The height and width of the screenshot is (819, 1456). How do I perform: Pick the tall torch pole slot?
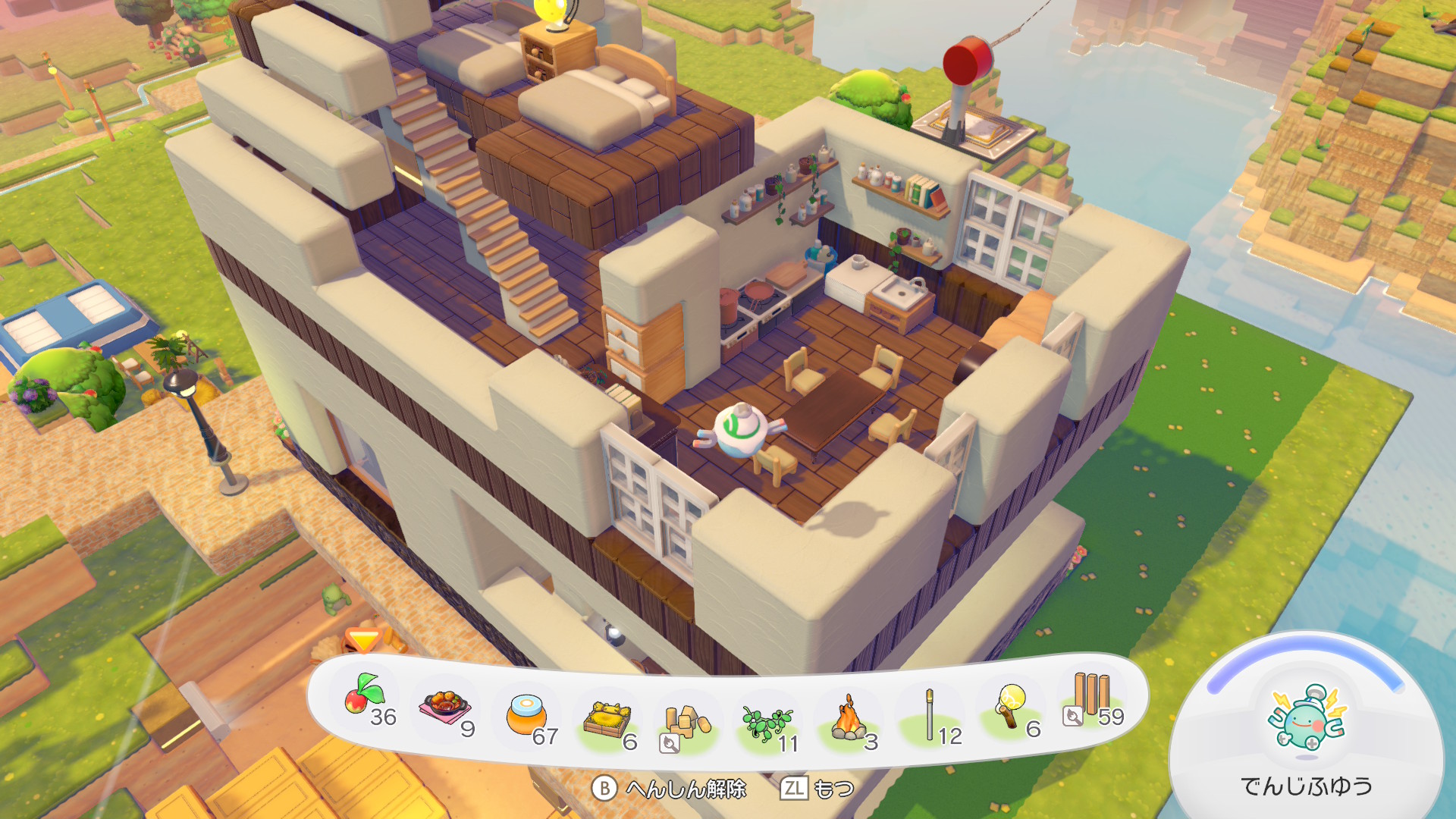(930, 716)
